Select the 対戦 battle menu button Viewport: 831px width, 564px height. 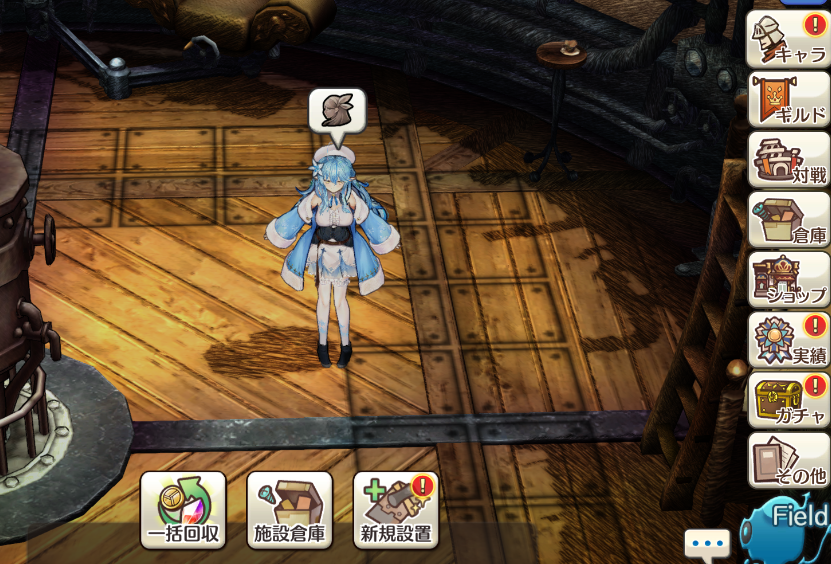(x=788, y=160)
